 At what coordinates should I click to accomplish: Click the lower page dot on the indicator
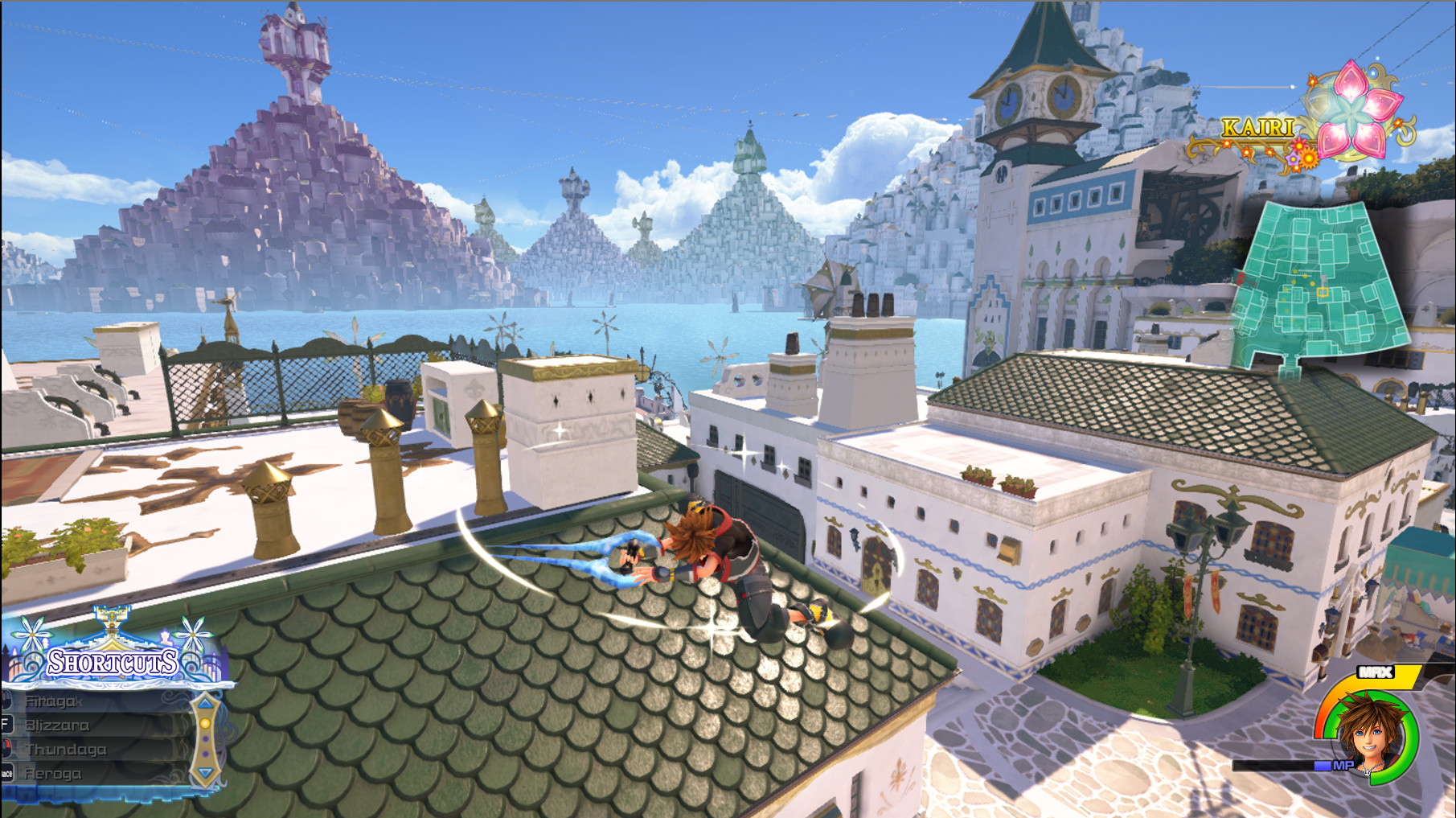point(205,754)
